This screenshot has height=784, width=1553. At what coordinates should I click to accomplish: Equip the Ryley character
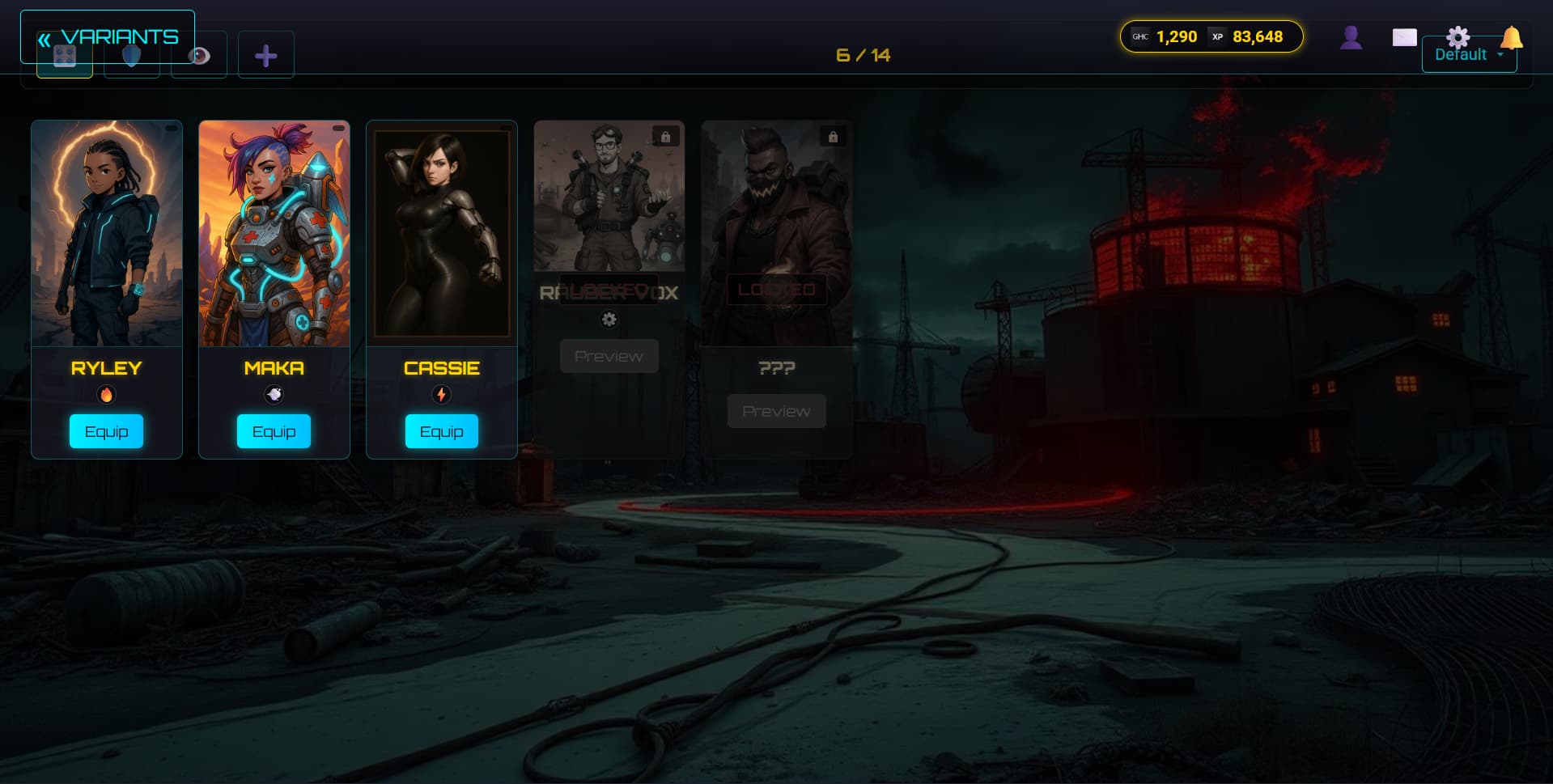[106, 431]
